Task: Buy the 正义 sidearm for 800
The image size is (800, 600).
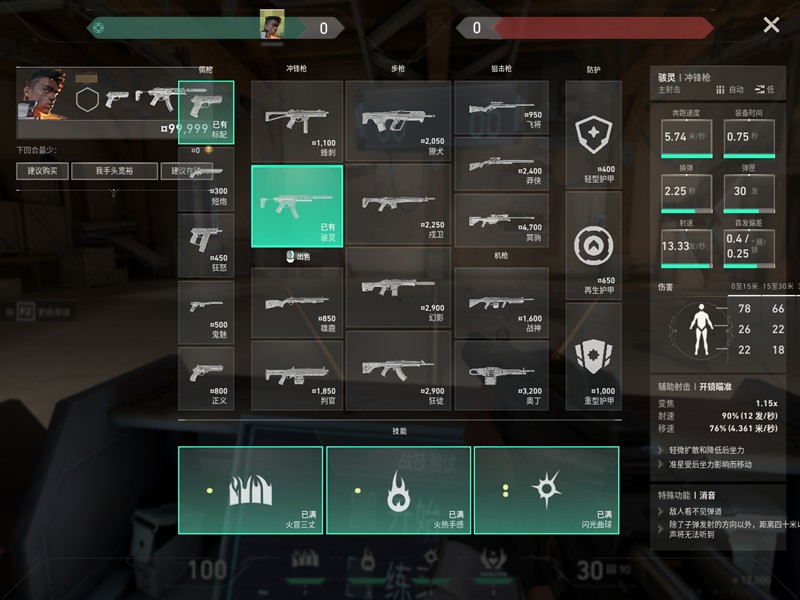Action: click(206, 378)
